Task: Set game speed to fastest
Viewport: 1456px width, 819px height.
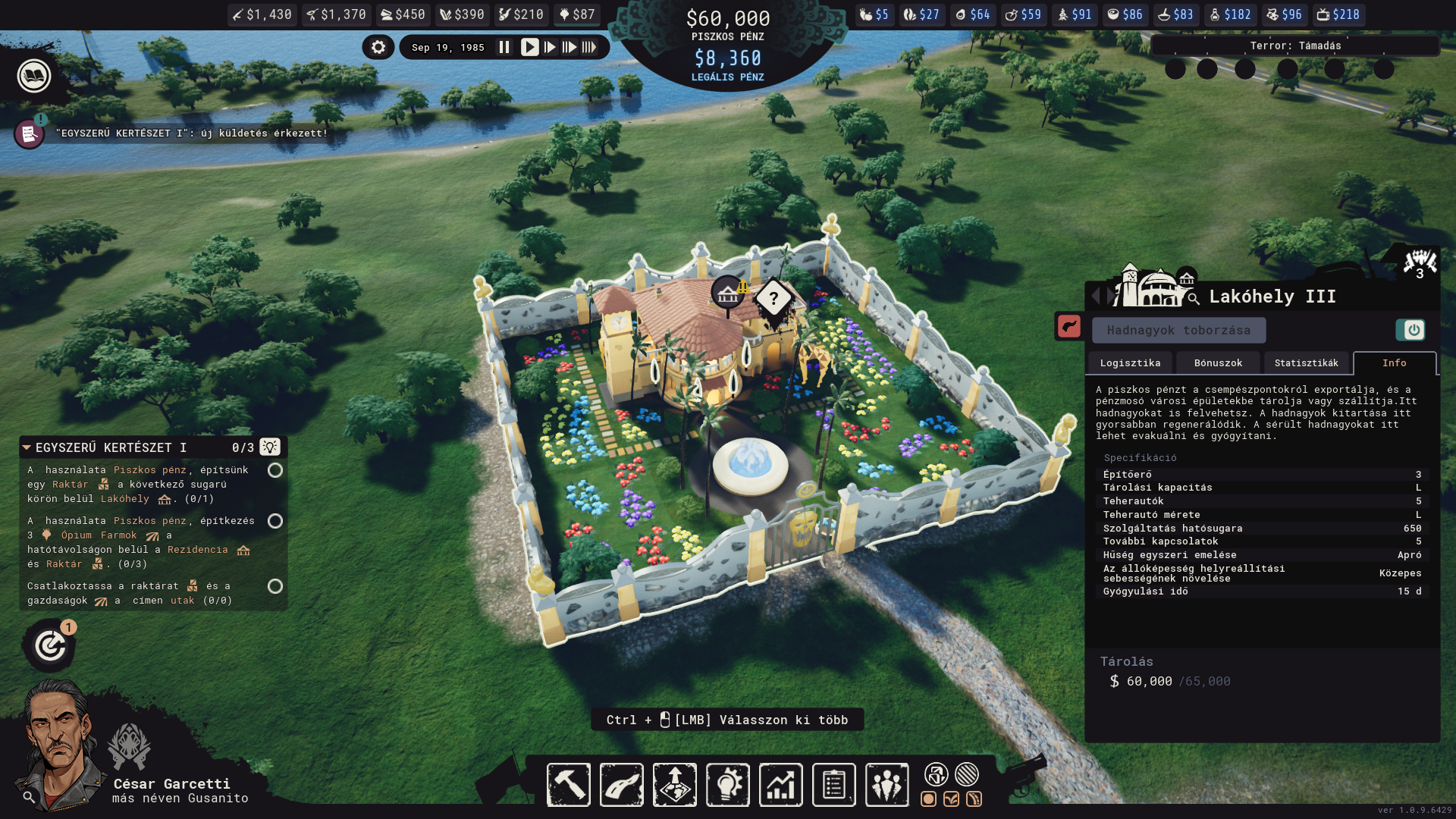Action: tap(589, 48)
